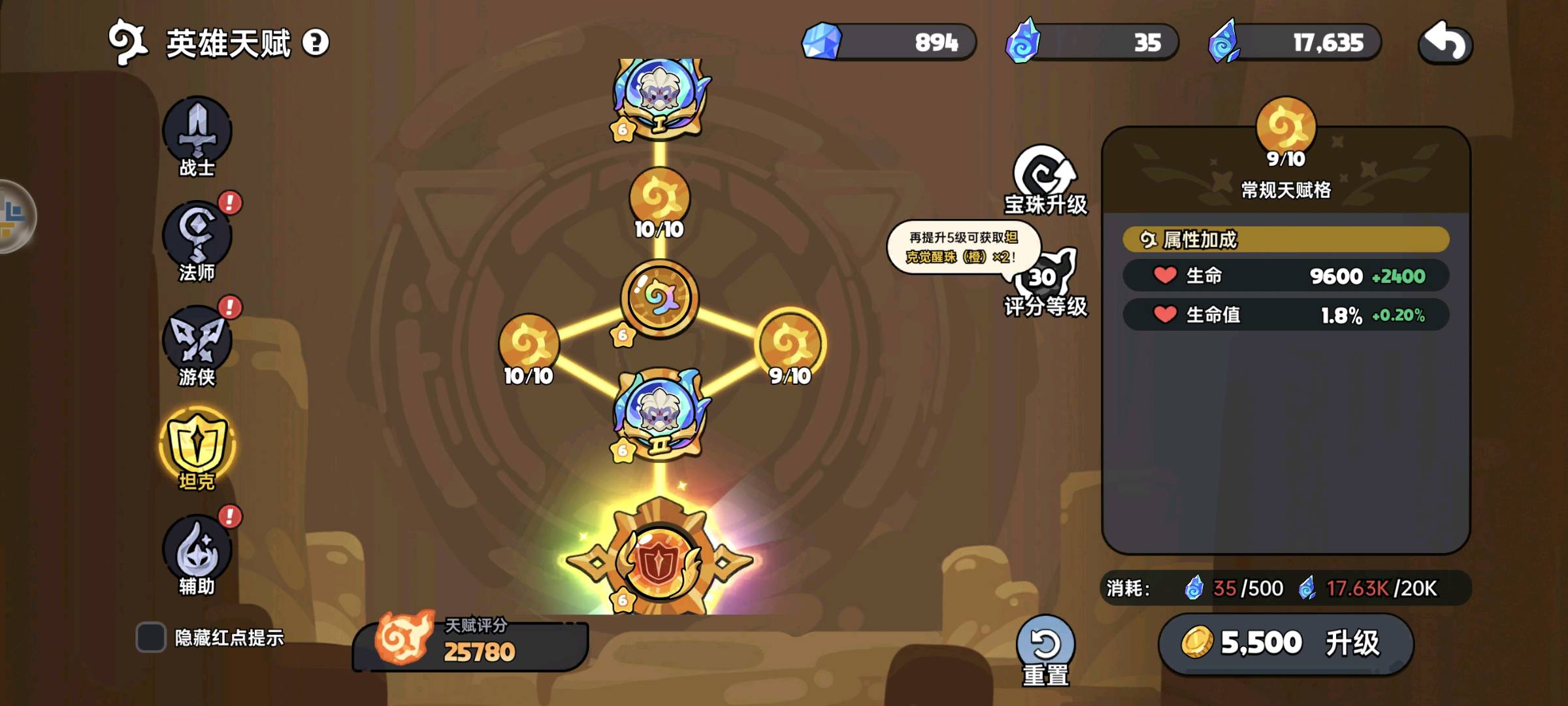Click the 升级 upgrade button costing 5,500
The height and width of the screenshot is (706, 1568).
coord(1286,643)
